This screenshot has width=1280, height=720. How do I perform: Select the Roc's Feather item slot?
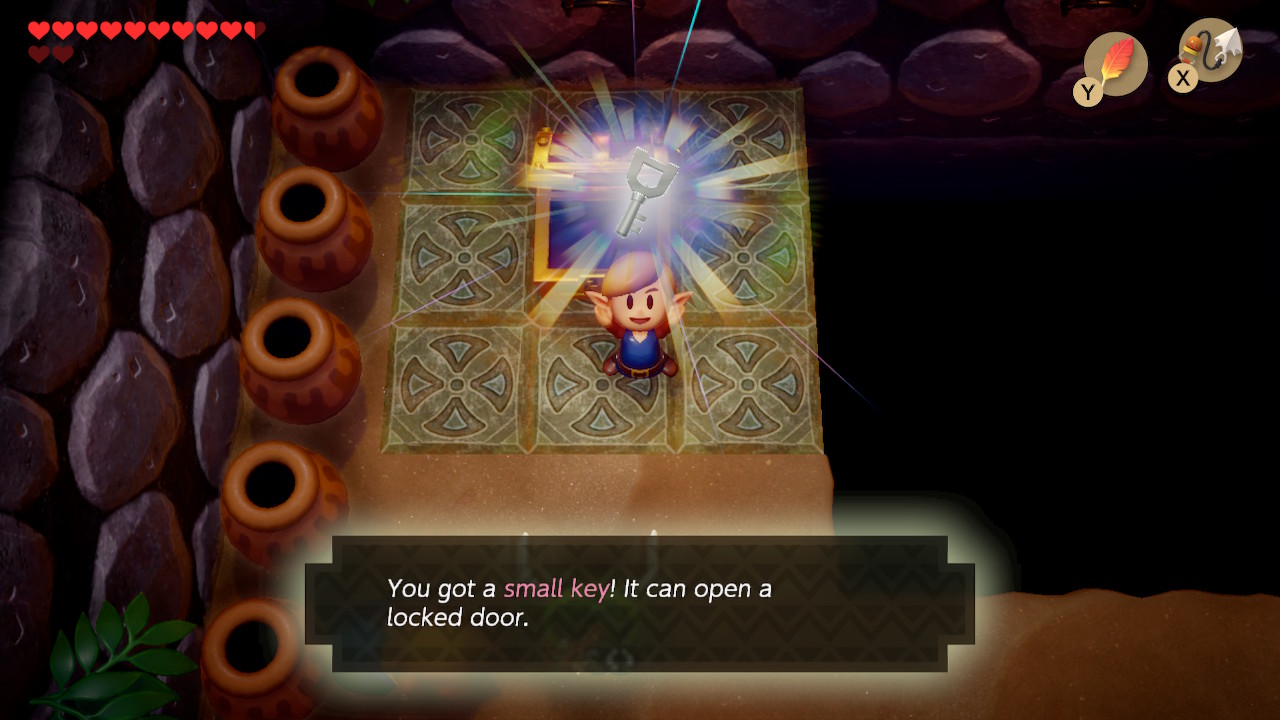coord(1115,64)
